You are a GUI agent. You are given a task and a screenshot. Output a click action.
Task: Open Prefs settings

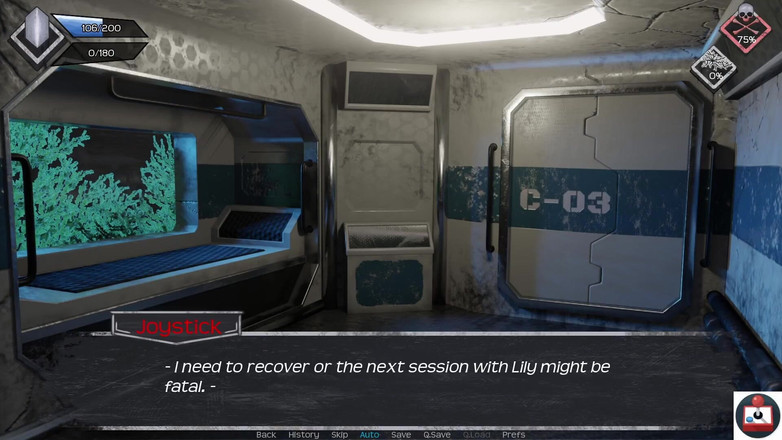[x=513, y=434]
